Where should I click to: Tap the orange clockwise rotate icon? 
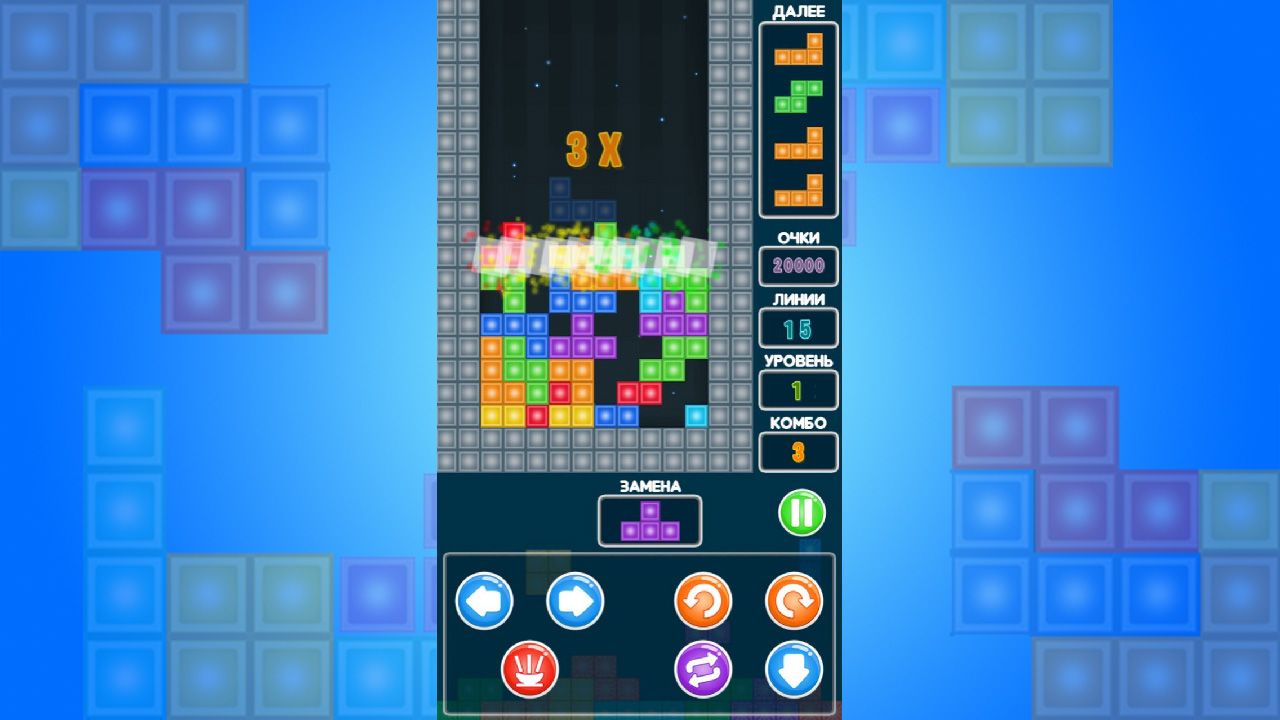pyautogui.click(x=792, y=601)
